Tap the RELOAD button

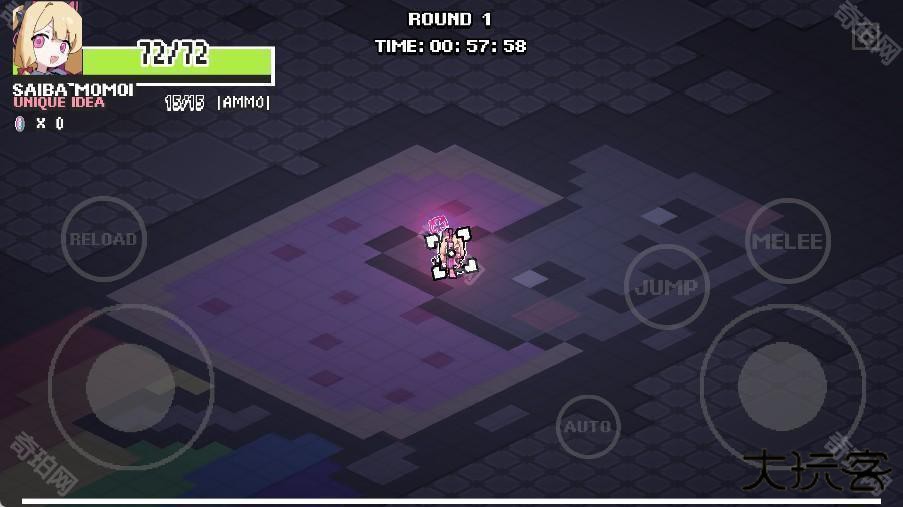(x=103, y=240)
